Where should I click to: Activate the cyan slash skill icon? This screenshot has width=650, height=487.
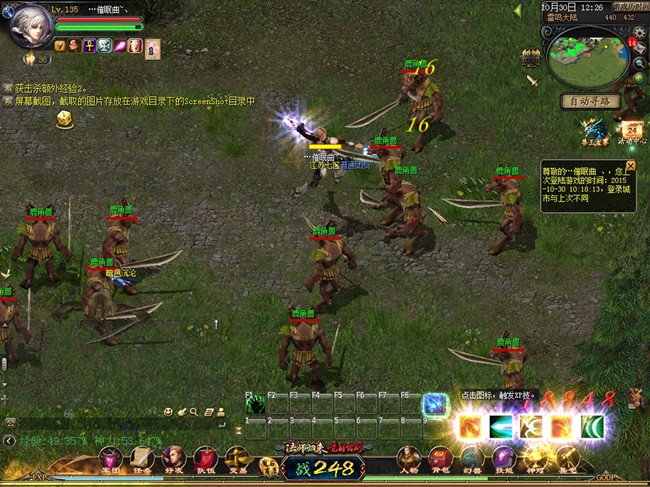click(501, 427)
